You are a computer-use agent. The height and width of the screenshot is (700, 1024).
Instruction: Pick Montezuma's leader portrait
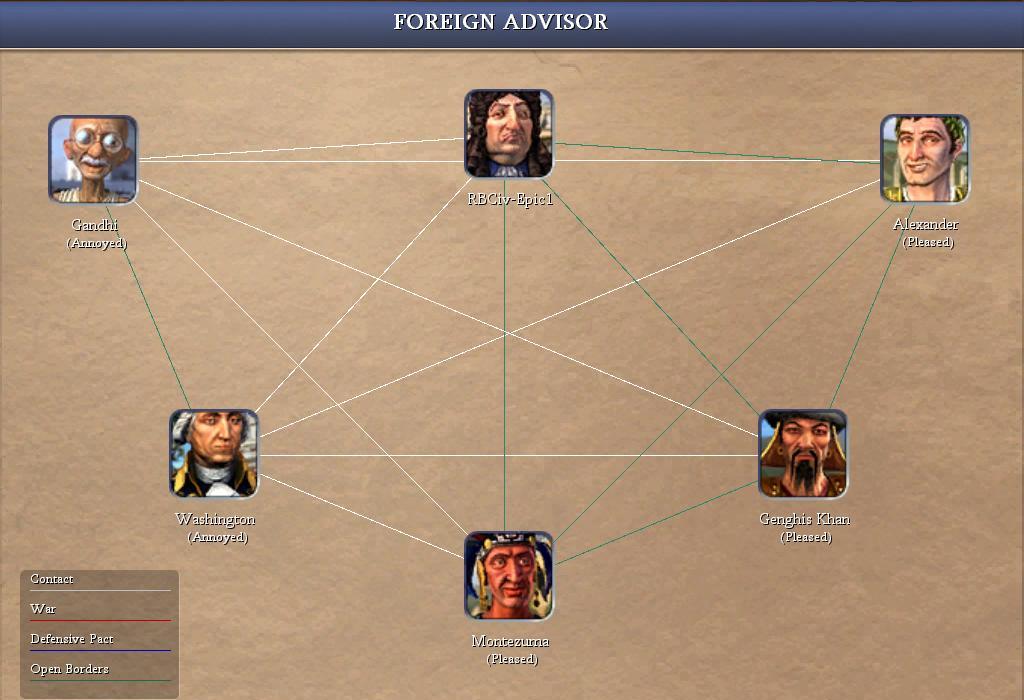coord(508,576)
